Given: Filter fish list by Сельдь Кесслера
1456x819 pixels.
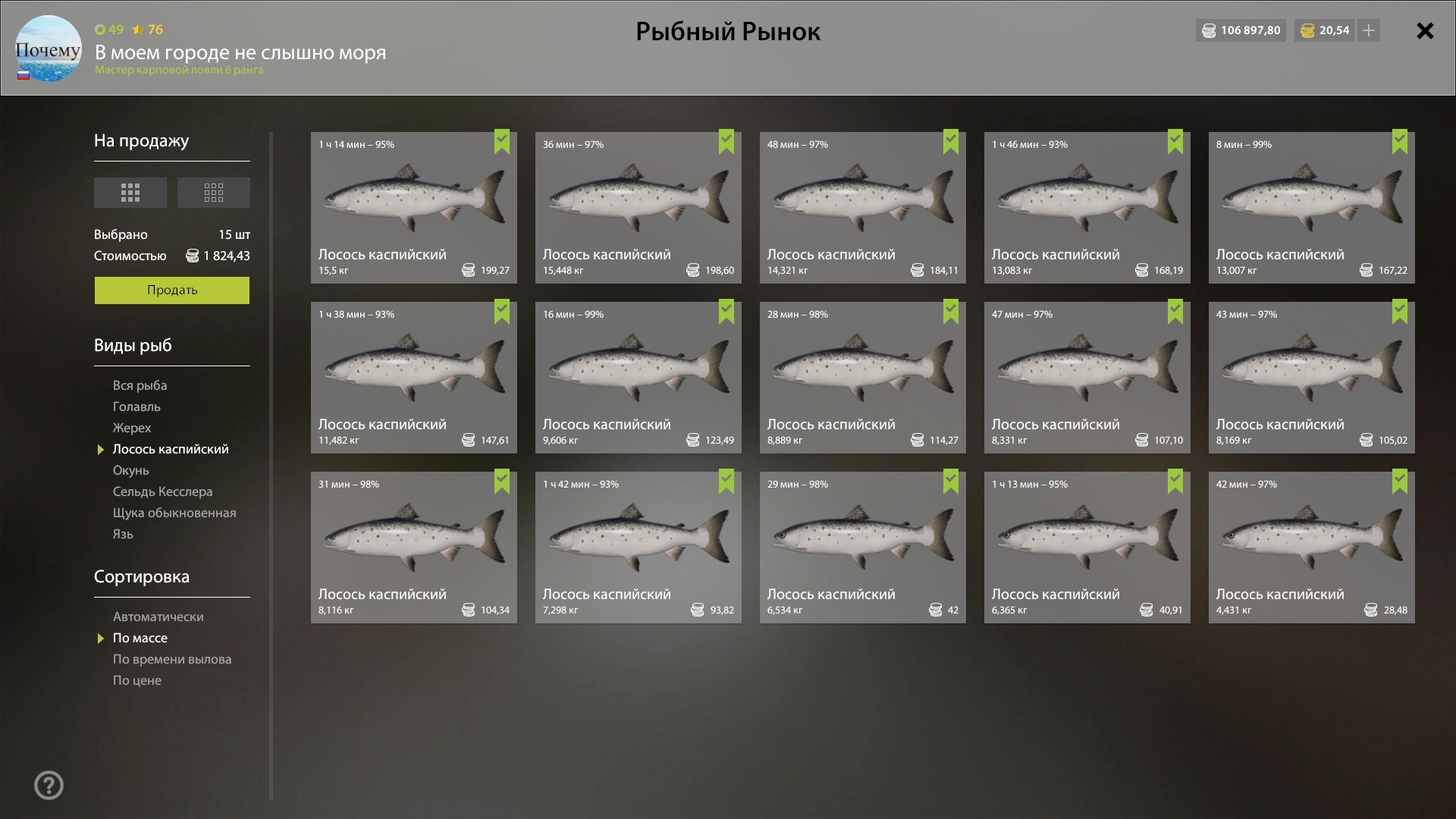Looking at the screenshot, I should [162, 491].
